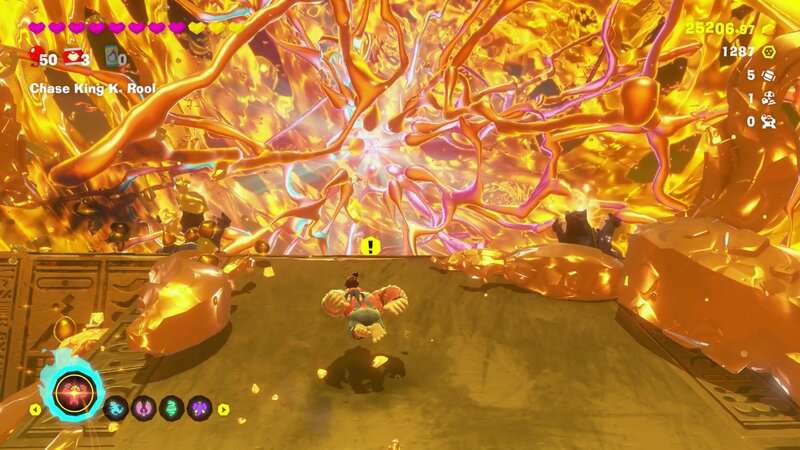Click the red heart juice item icon
This screenshot has width=800, height=450.
[73, 57]
